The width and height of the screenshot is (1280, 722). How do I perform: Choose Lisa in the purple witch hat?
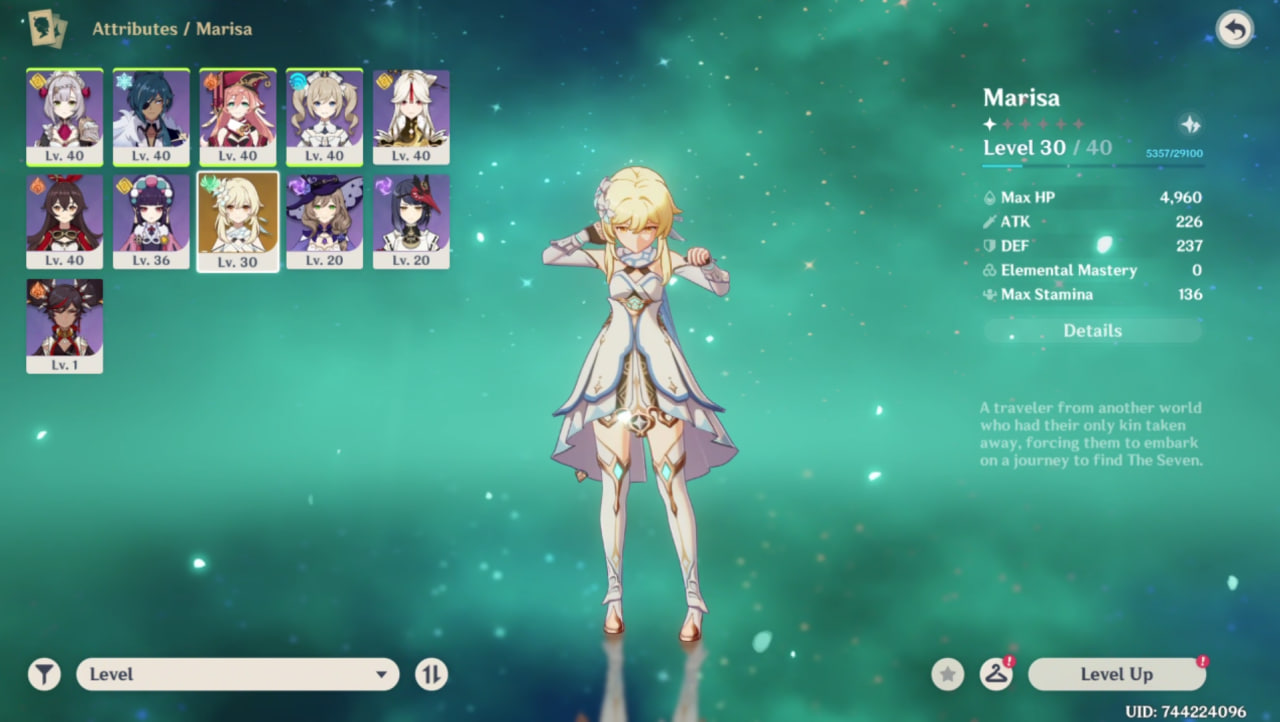324,221
